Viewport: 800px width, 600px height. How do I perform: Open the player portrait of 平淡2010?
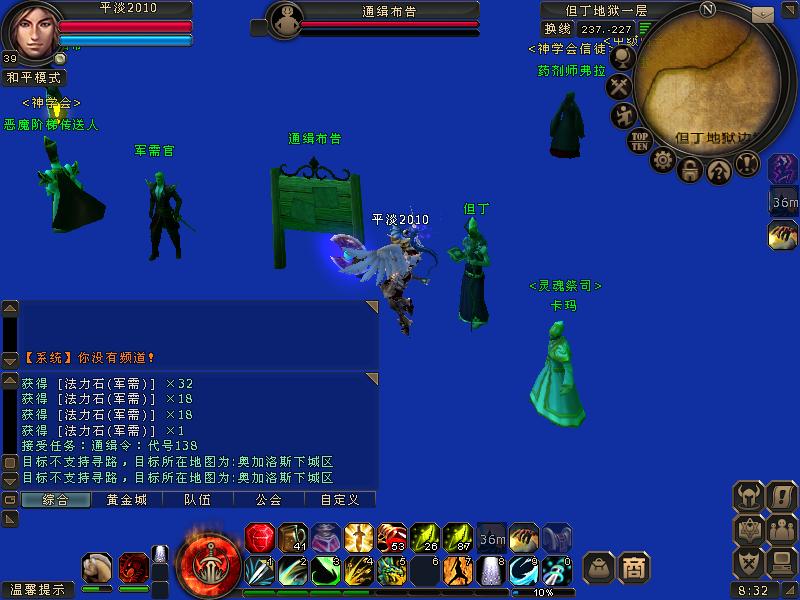click(29, 30)
